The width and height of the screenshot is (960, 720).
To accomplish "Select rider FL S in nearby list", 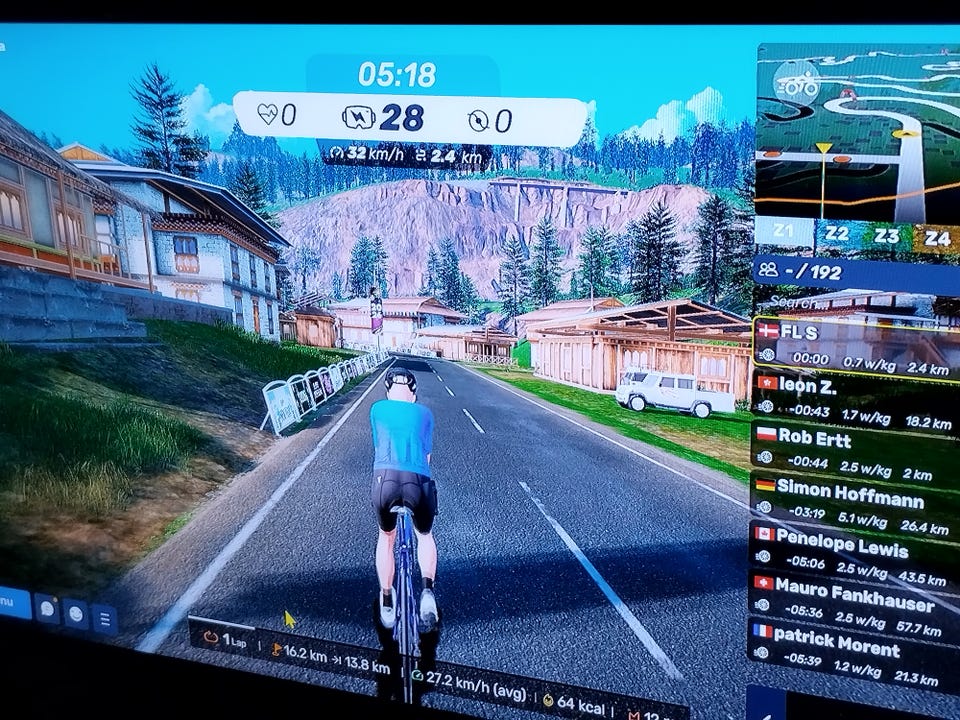I will [855, 345].
